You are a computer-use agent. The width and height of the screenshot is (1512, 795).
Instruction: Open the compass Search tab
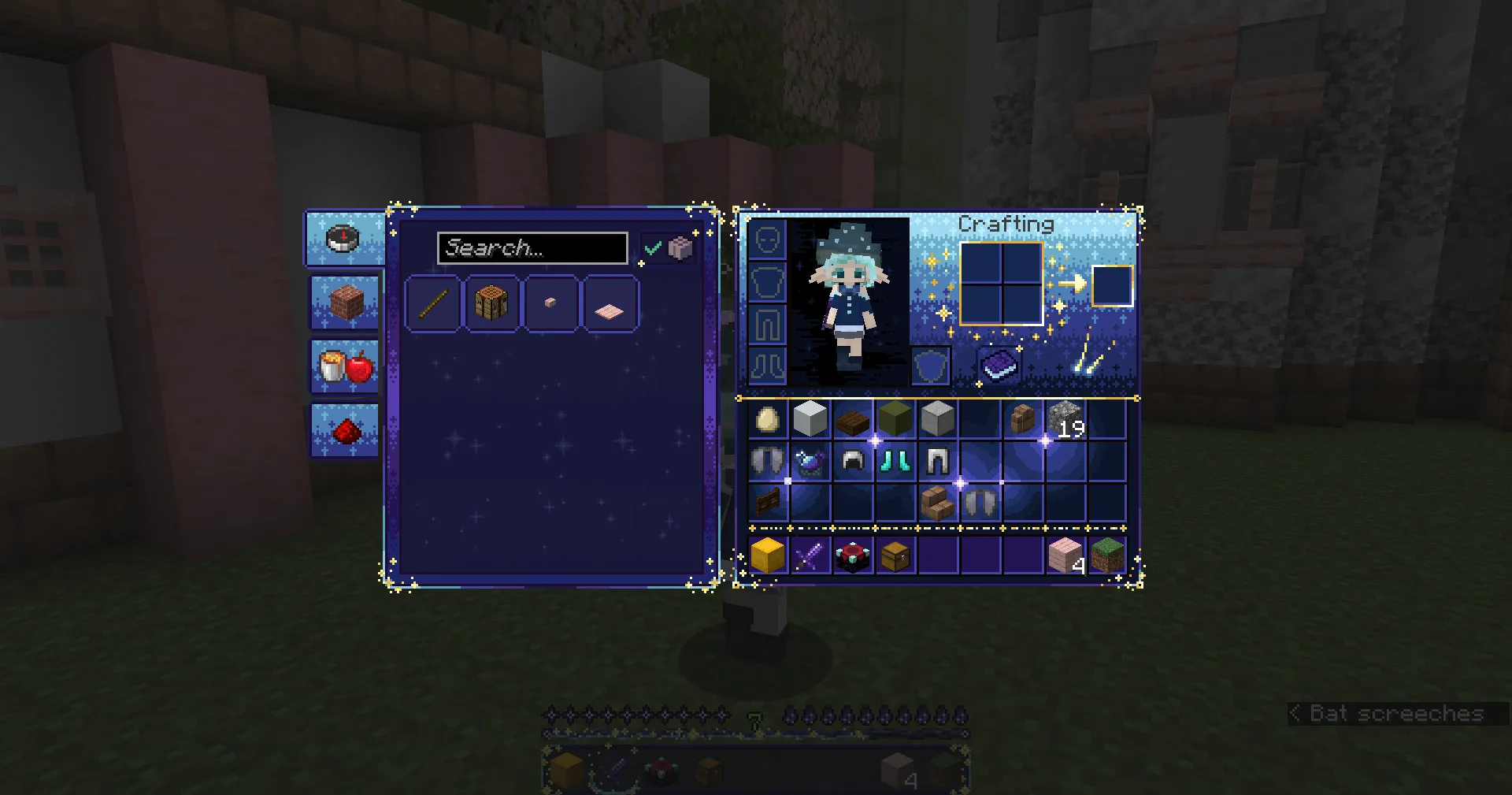tap(342, 240)
